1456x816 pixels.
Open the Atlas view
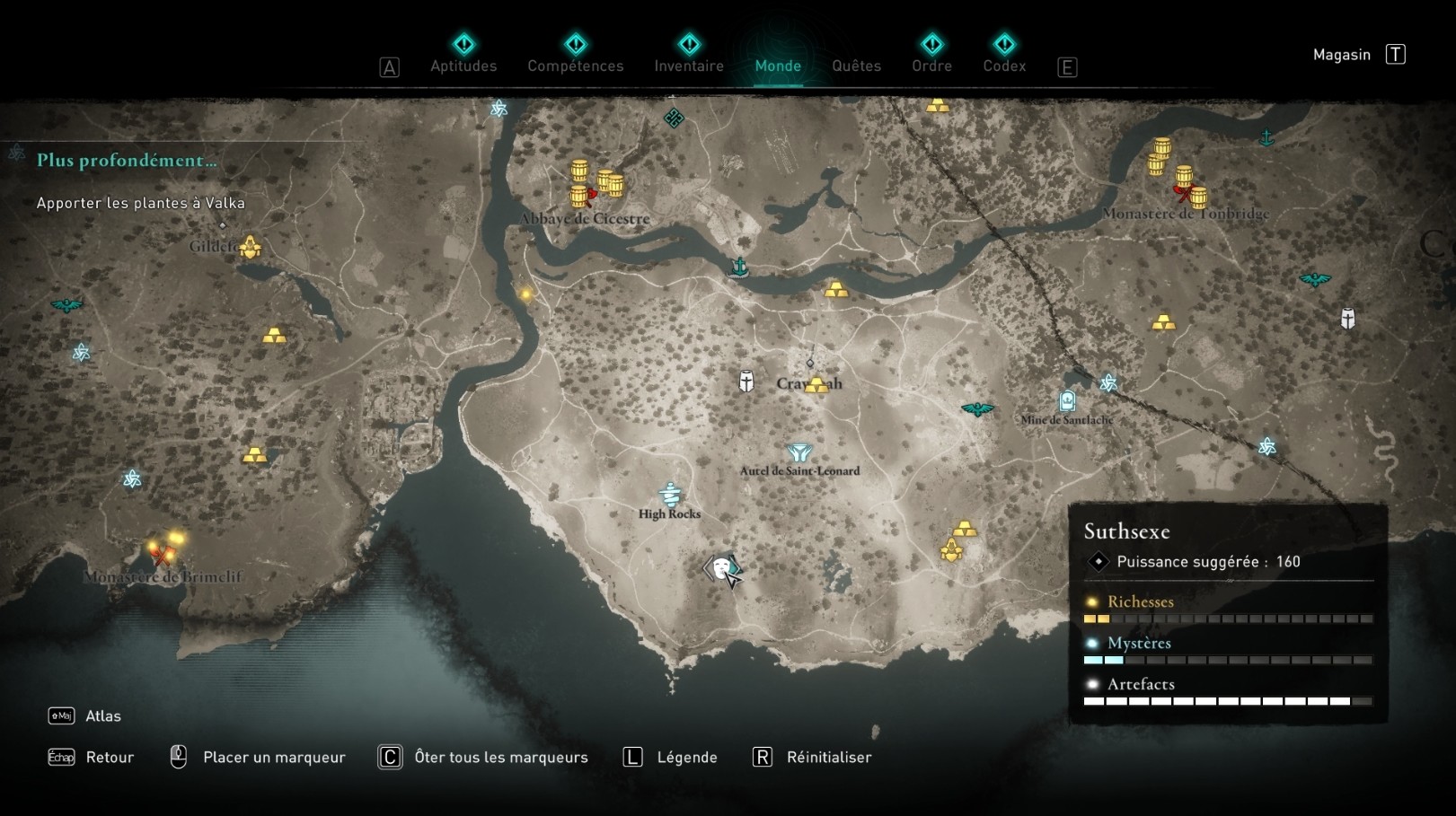click(x=105, y=715)
